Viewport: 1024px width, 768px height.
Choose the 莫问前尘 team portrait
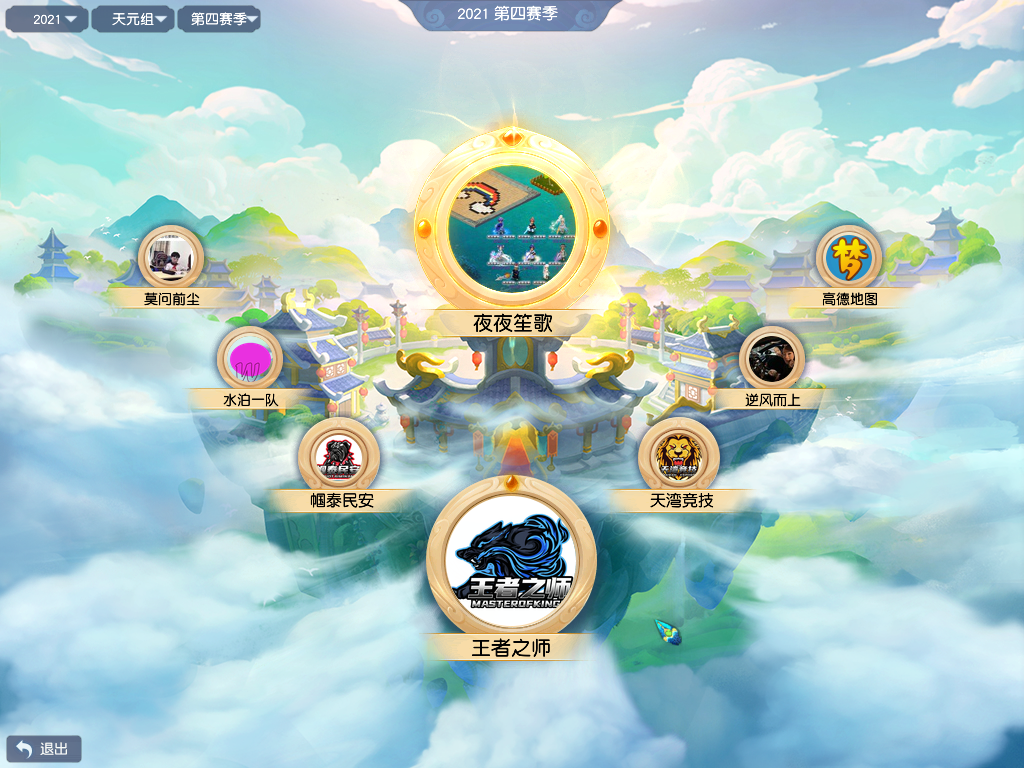coord(171,257)
